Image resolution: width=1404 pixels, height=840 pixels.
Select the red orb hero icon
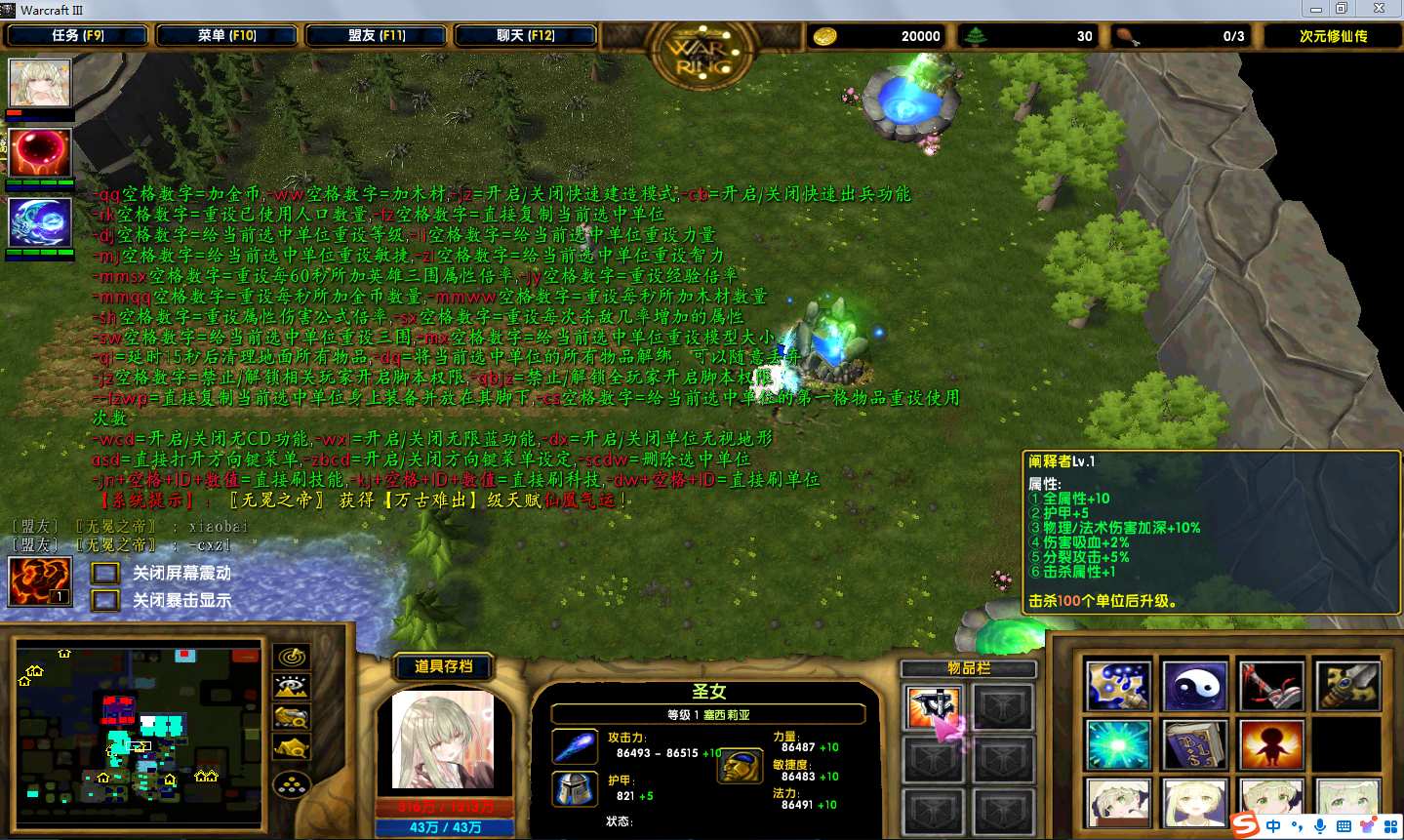[40, 151]
